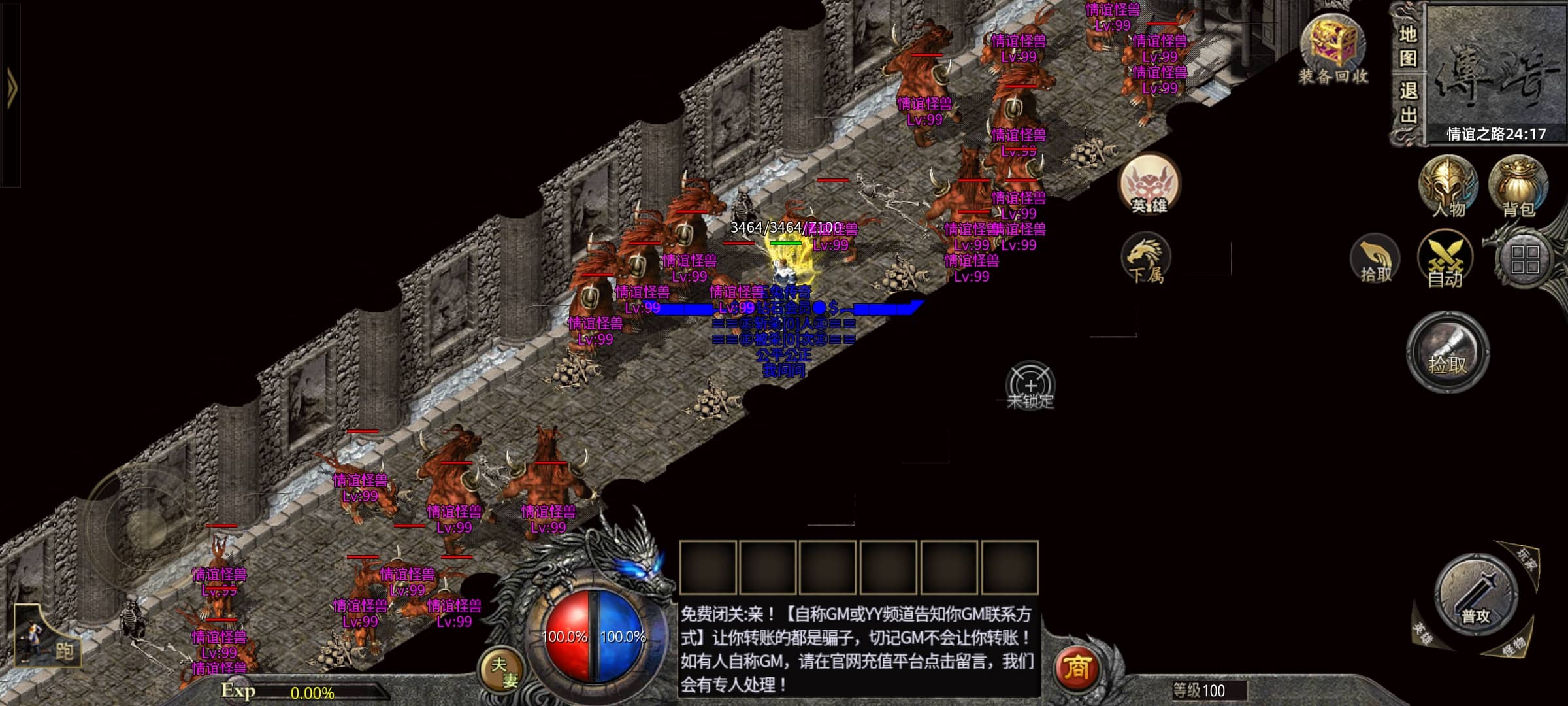Screen dimensions: 1568x706
Task: Click the 未锁定 target lock crosshair
Action: pyautogui.click(x=1030, y=387)
